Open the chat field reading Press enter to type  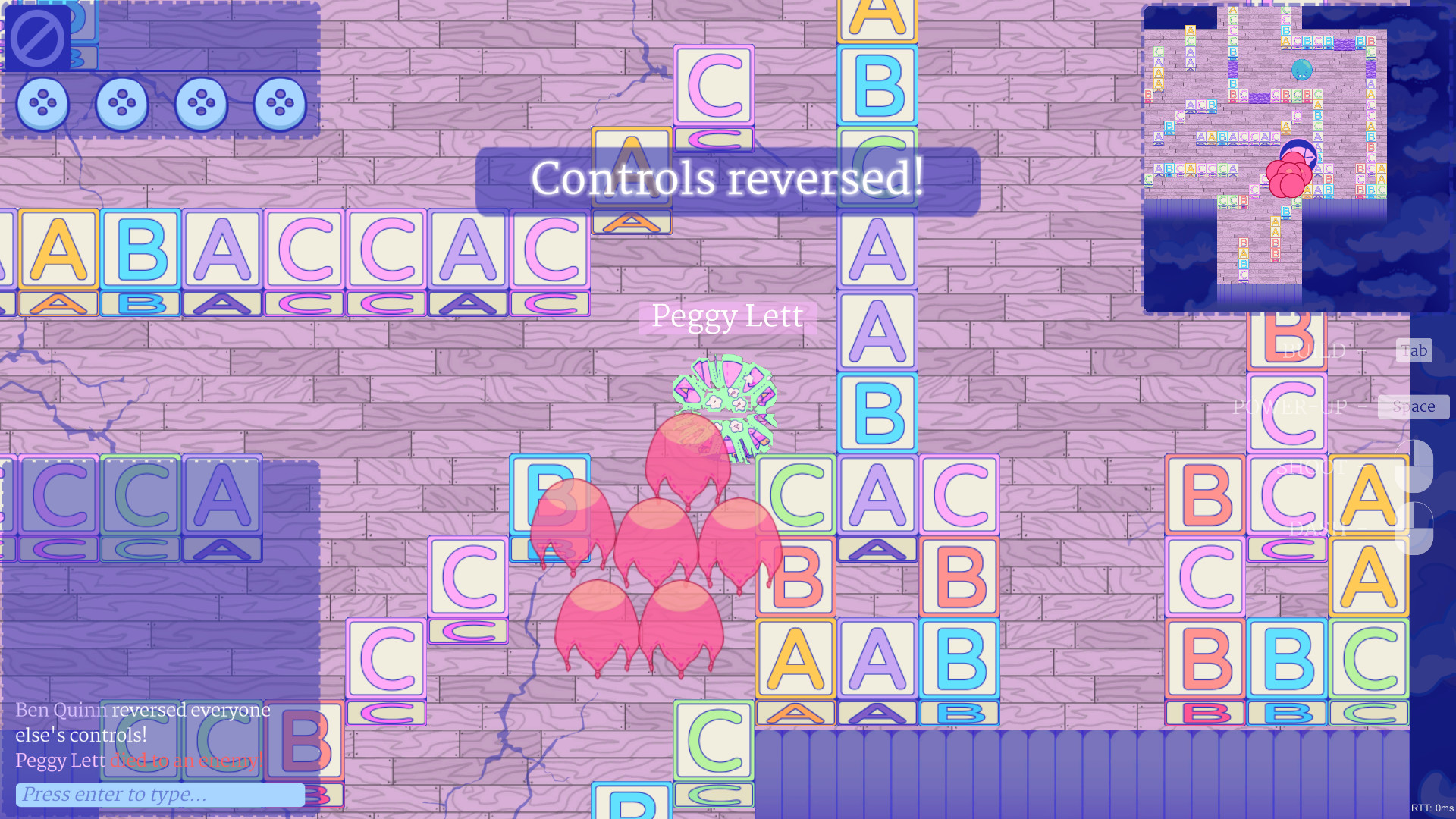(x=162, y=794)
